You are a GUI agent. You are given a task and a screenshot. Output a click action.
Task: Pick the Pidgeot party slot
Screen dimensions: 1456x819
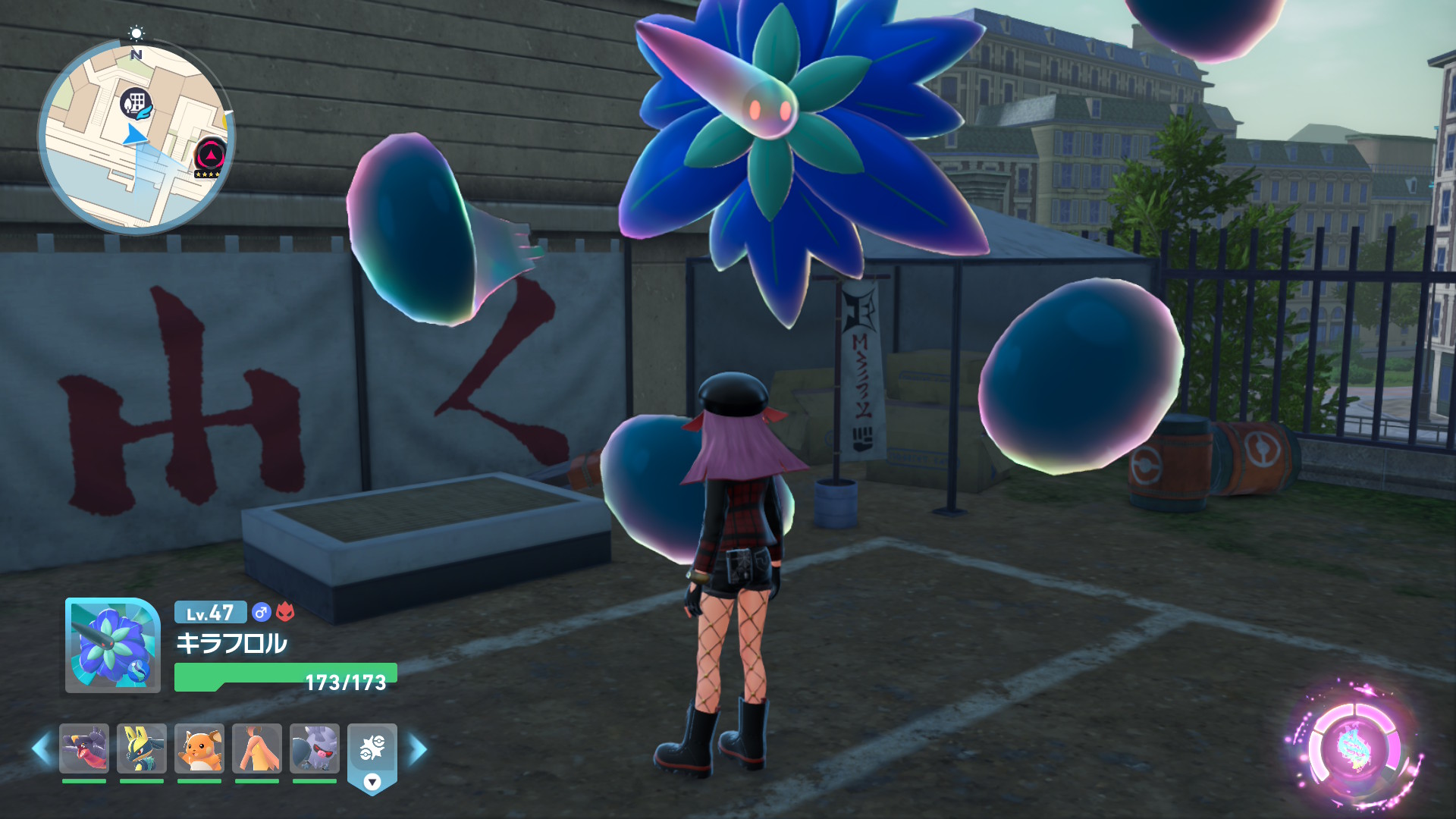[x=257, y=748]
